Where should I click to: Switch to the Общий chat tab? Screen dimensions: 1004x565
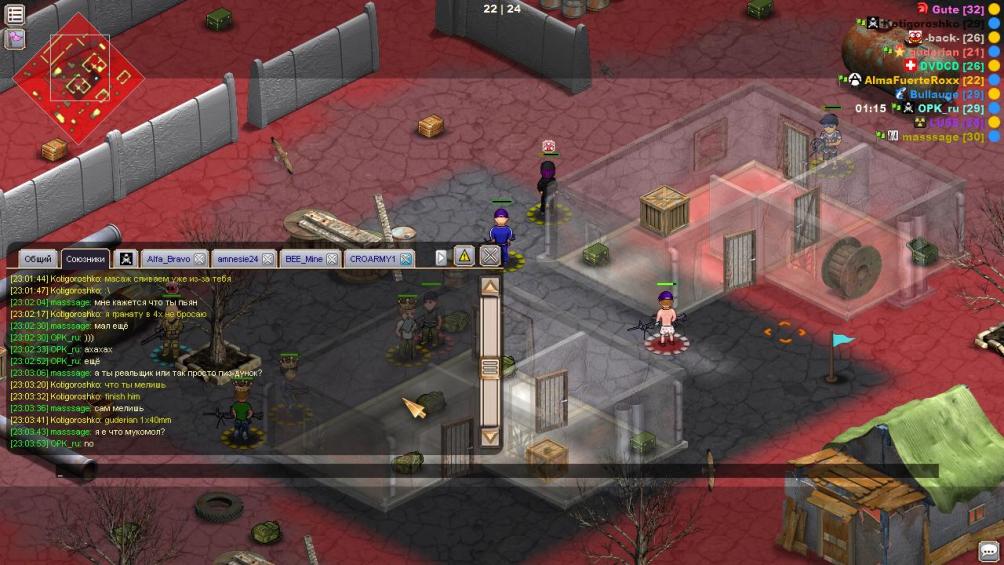pyautogui.click(x=38, y=259)
